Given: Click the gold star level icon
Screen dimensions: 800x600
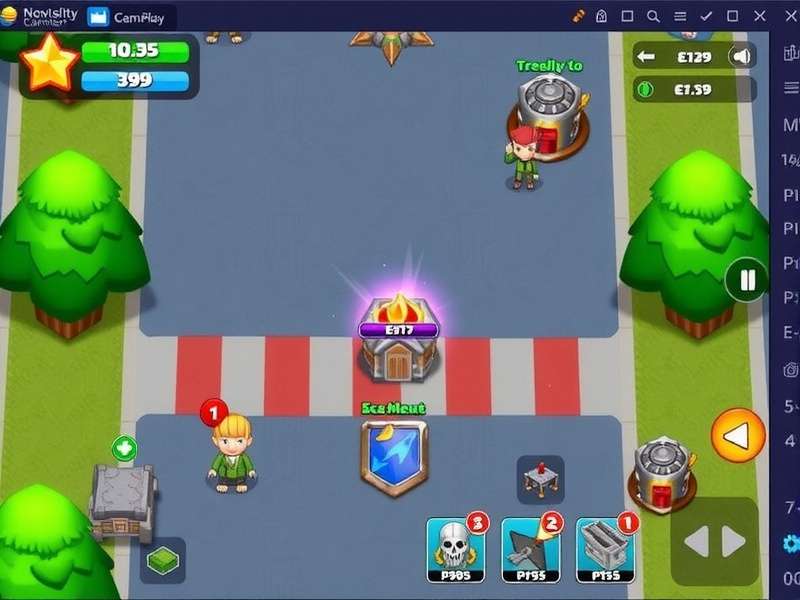Looking at the screenshot, I should click(x=49, y=63).
